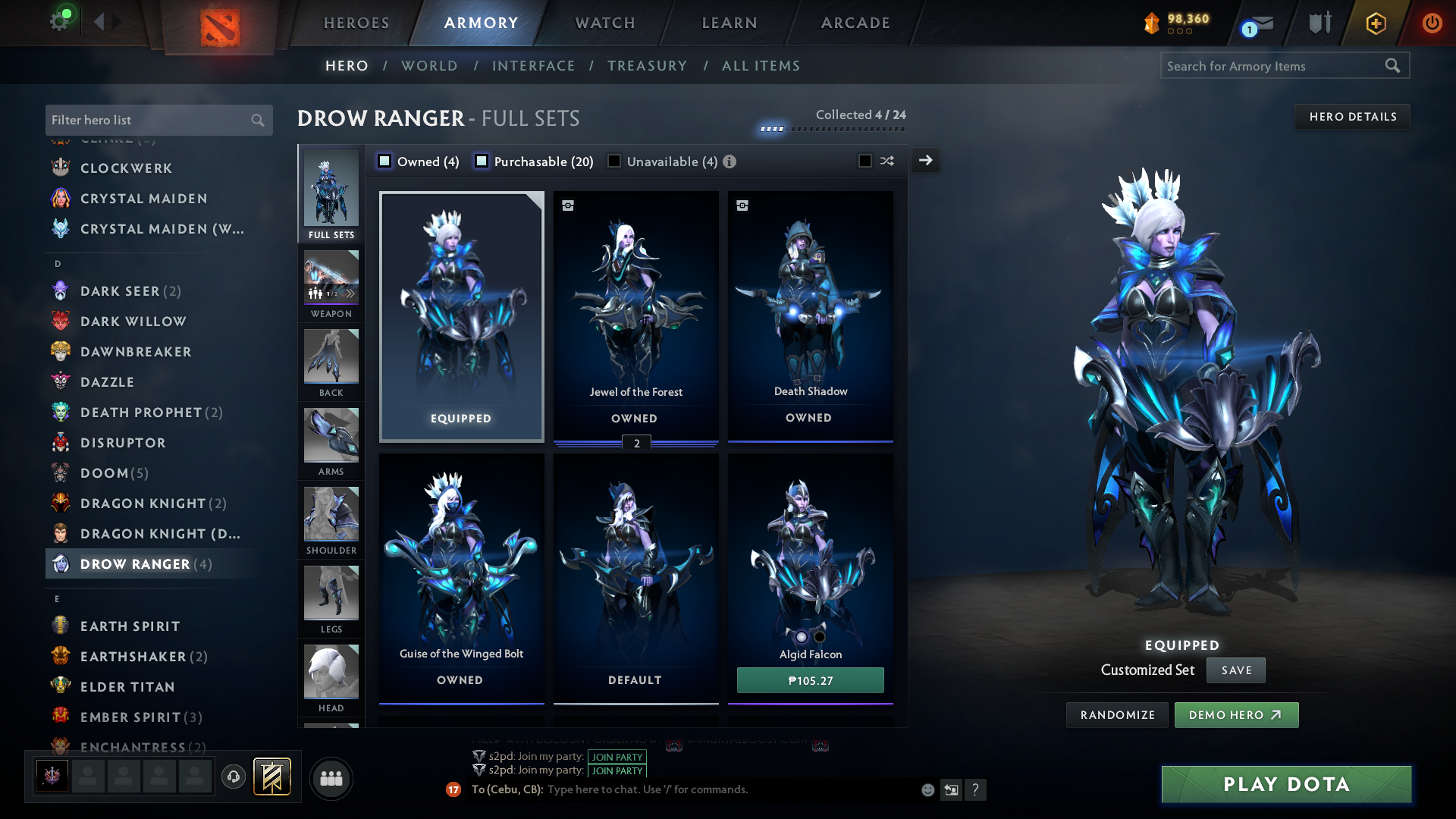This screenshot has width=1456, height=819.
Task: Open the Weapon slot category
Action: point(331,284)
